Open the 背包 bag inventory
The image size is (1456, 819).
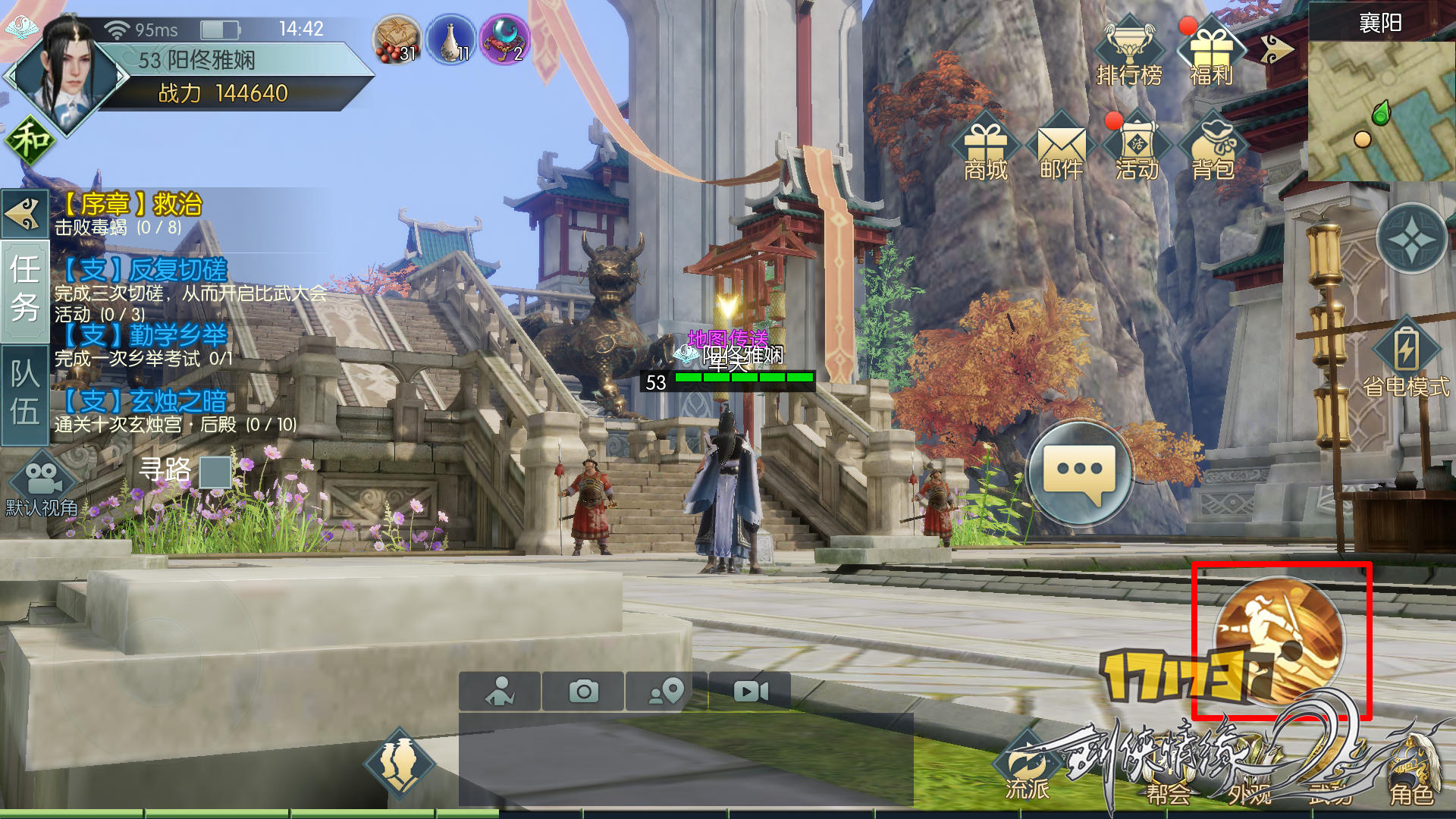tap(1213, 149)
